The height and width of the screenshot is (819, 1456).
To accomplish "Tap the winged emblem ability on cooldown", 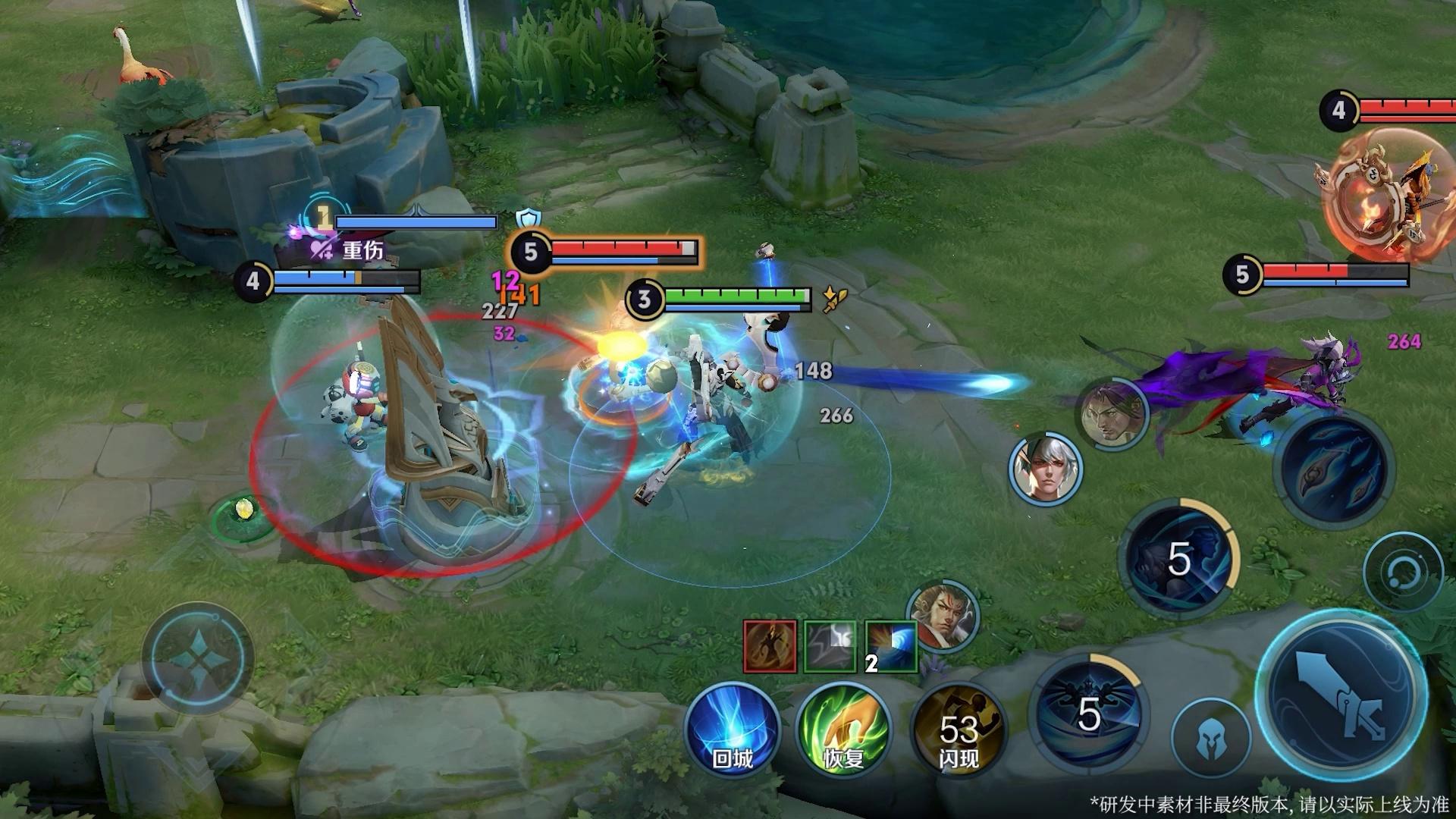I will tap(1089, 713).
